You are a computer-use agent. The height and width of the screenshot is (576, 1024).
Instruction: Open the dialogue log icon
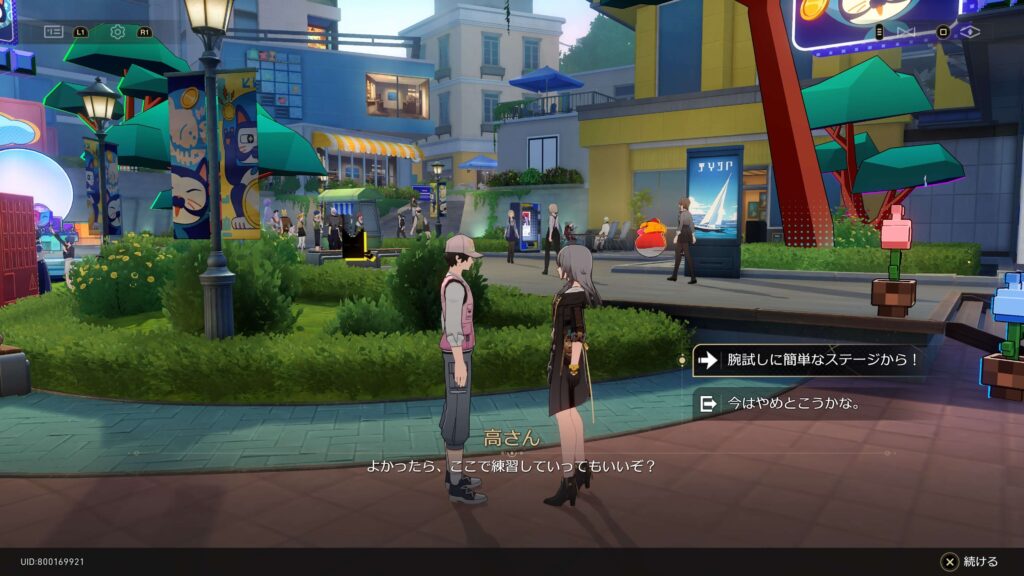tap(54, 32)
